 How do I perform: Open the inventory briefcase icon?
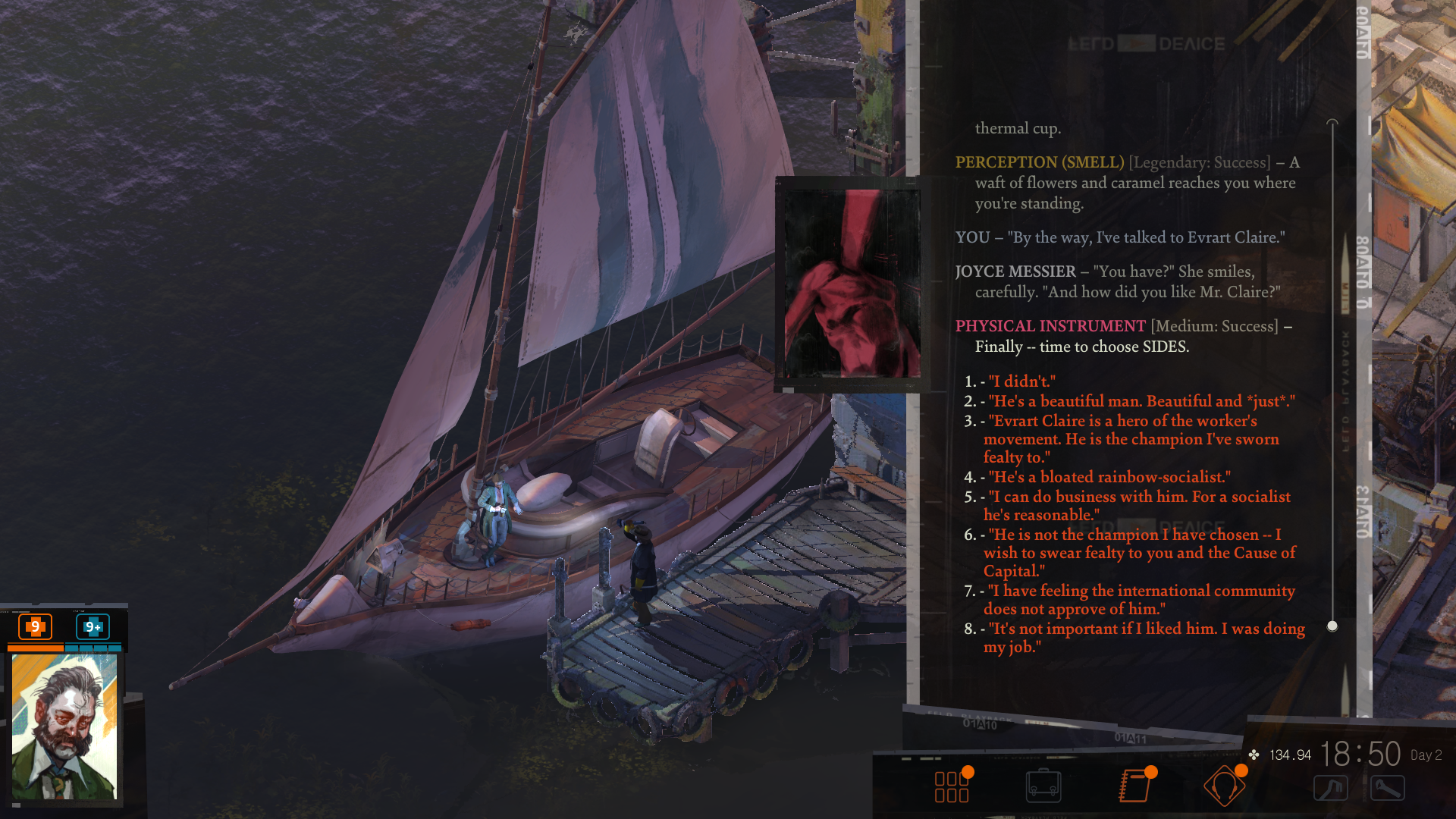click(1043, 786)
